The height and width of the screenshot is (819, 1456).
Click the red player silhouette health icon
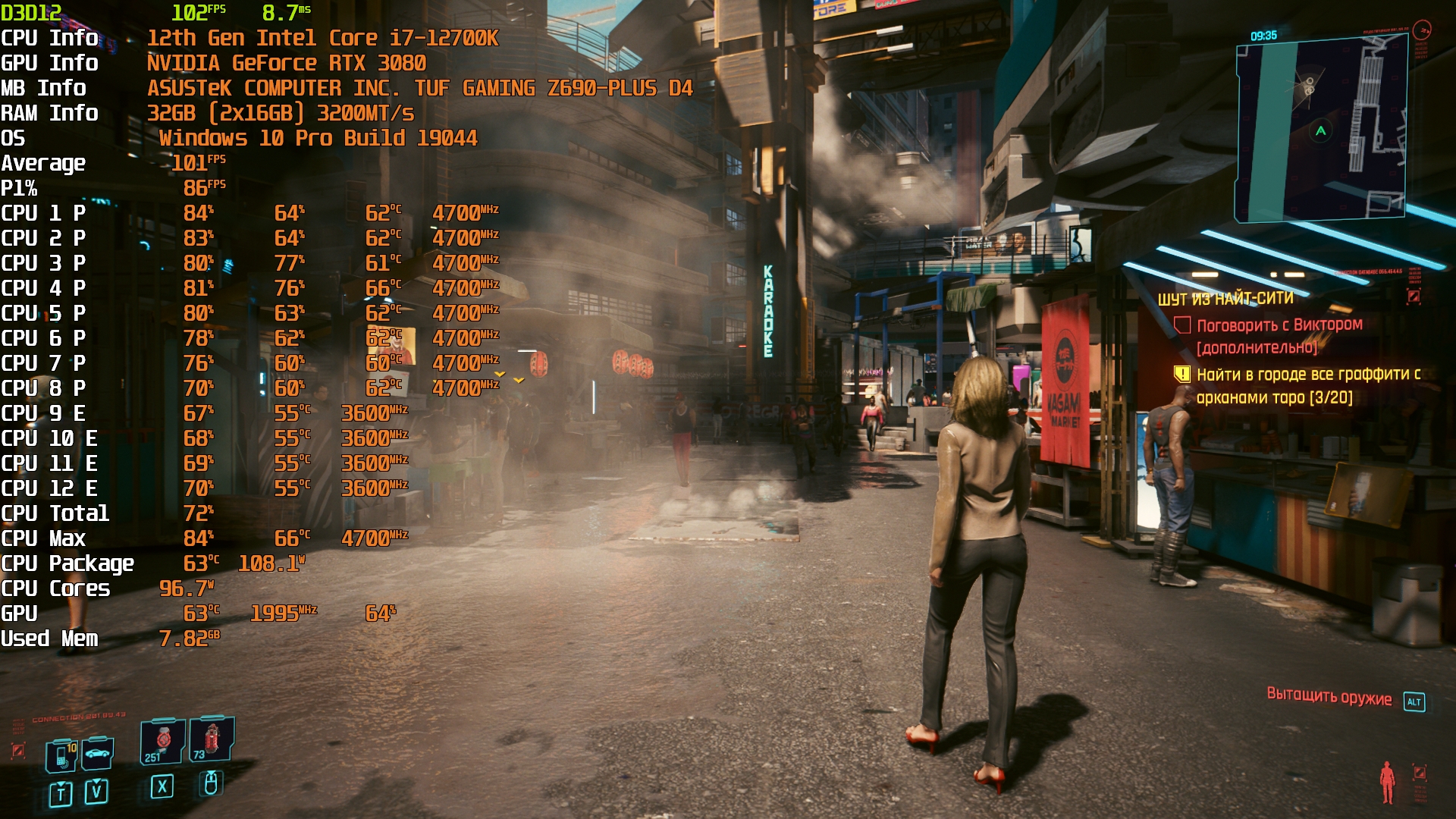1387,781
